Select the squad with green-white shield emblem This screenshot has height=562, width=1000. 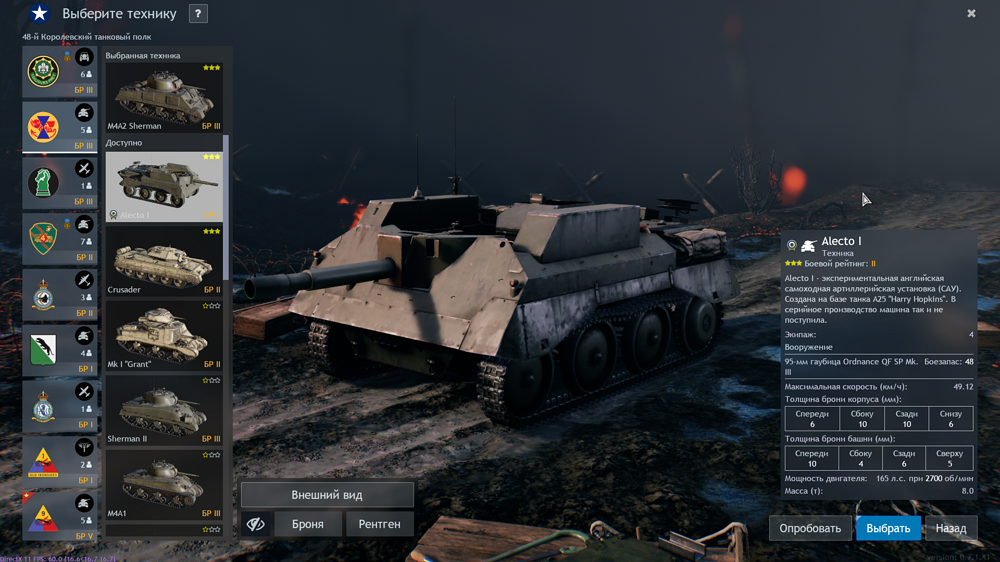(x=44, y=350)
